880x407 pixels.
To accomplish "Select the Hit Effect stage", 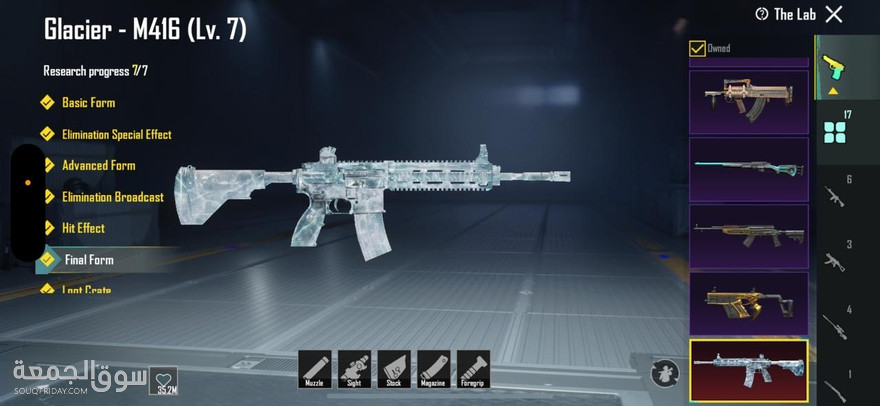I will click(83, 228).
